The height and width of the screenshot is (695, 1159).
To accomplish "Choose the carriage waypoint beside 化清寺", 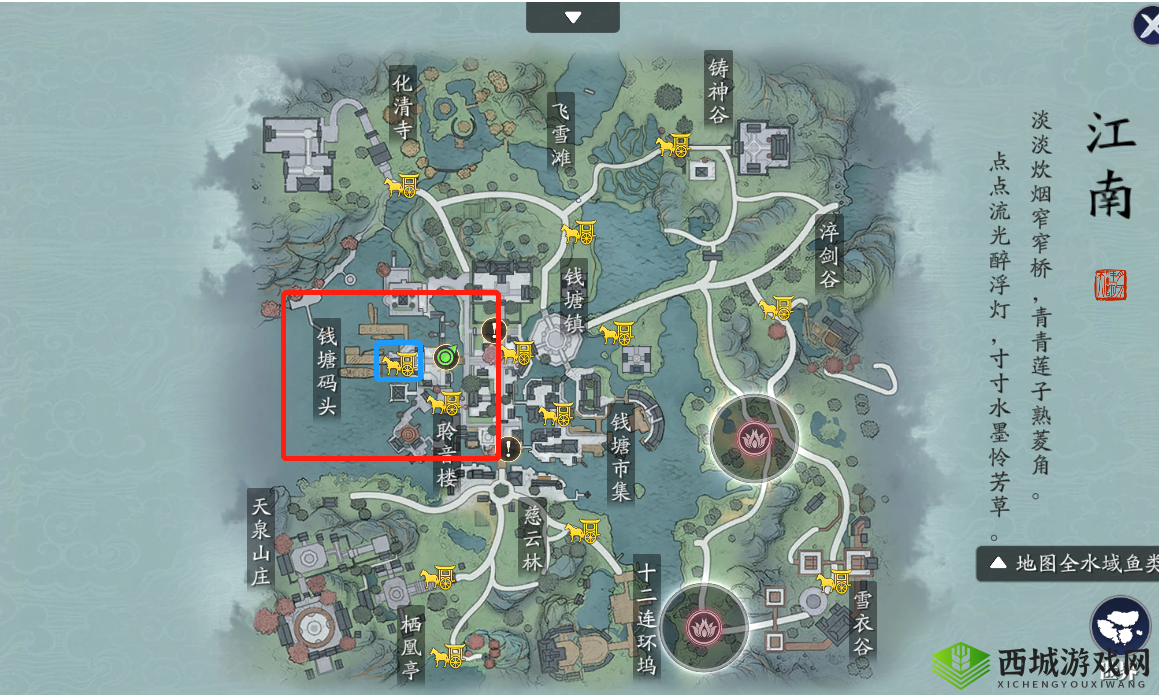I will 402,185.
